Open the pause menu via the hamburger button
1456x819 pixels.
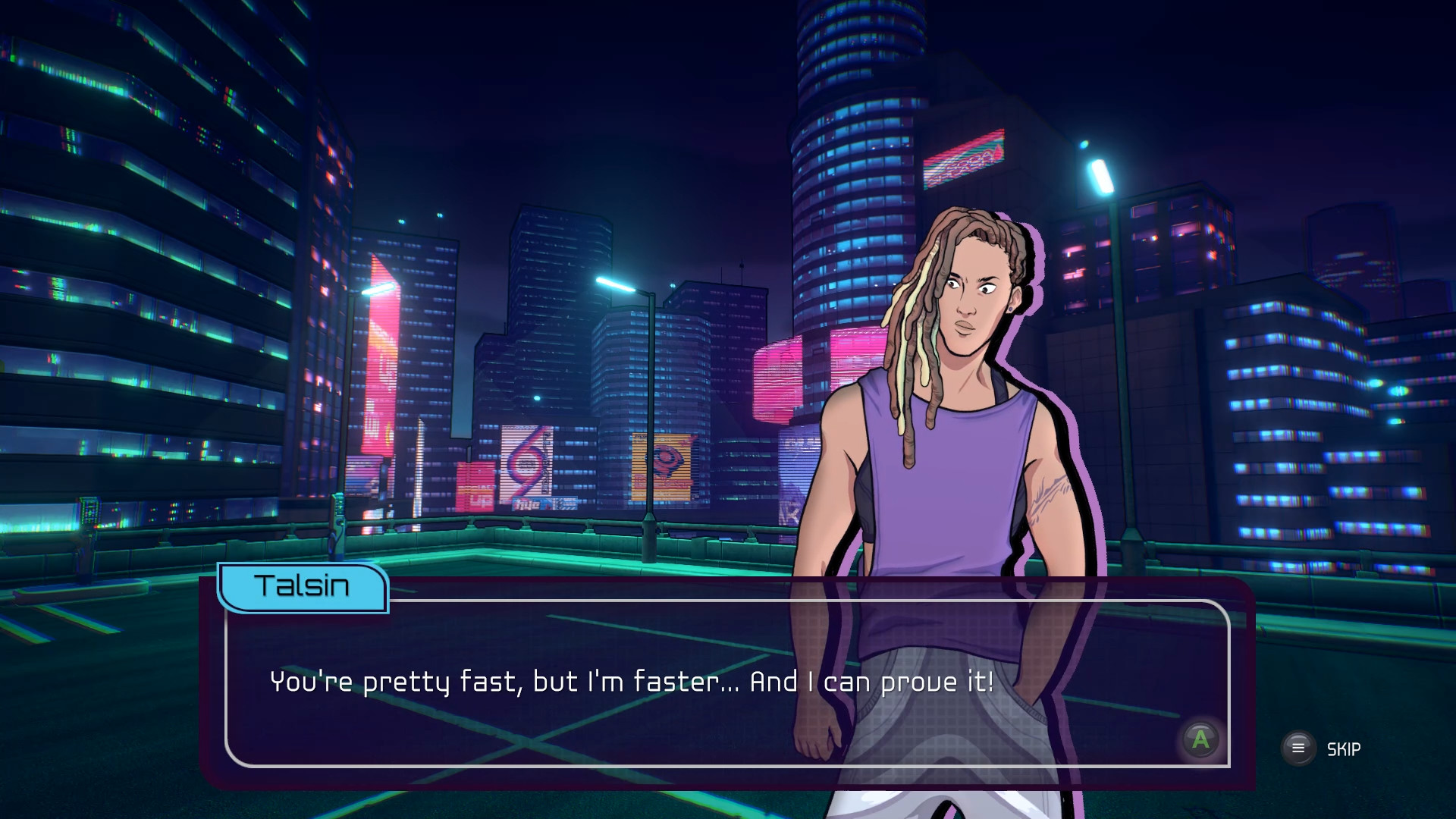pos(1298,747)
